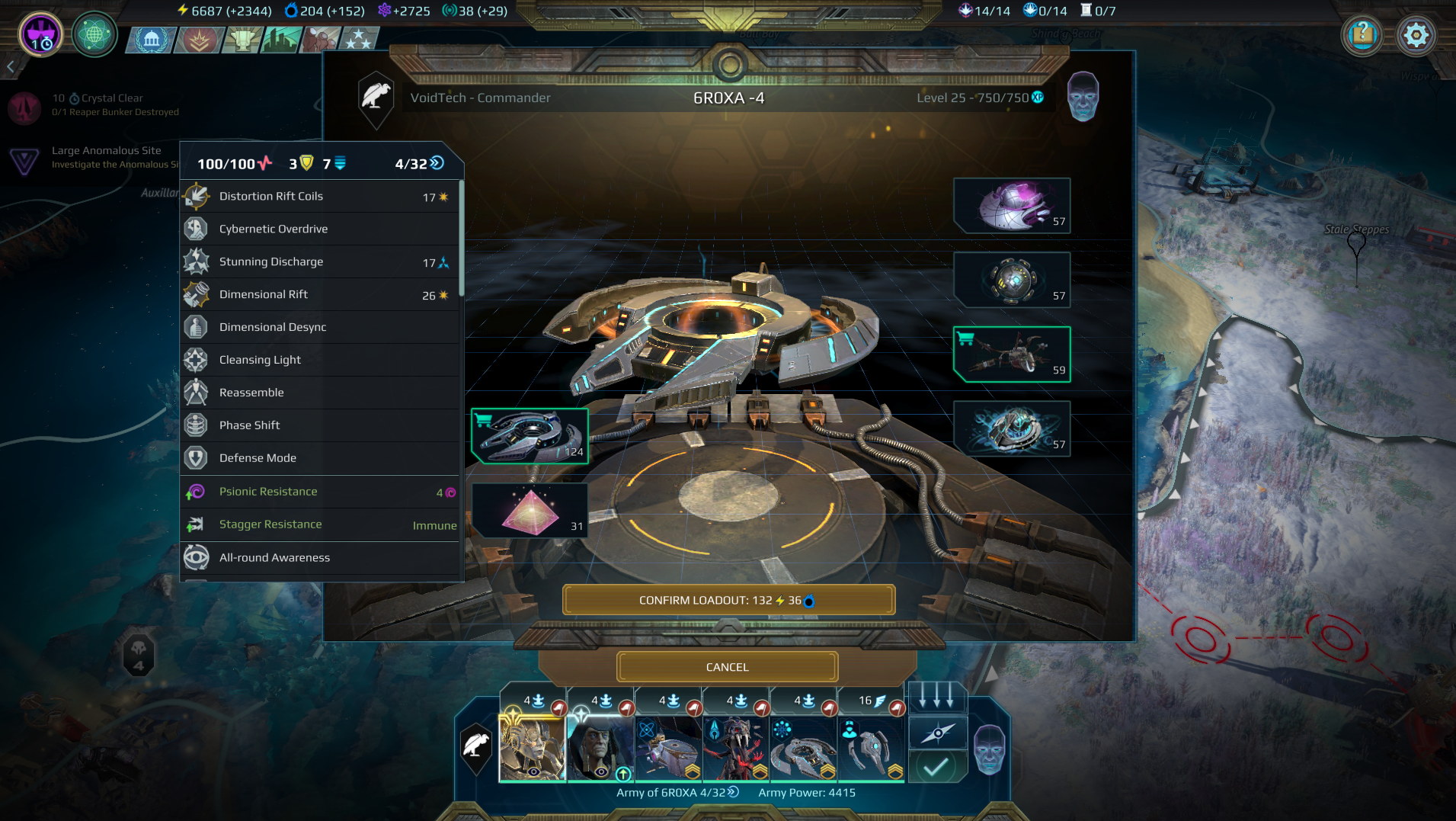Select the Stagger Resistance list entry
Image resolution: width=1456 pixels, height=821 pixels.
coord(270,524)
